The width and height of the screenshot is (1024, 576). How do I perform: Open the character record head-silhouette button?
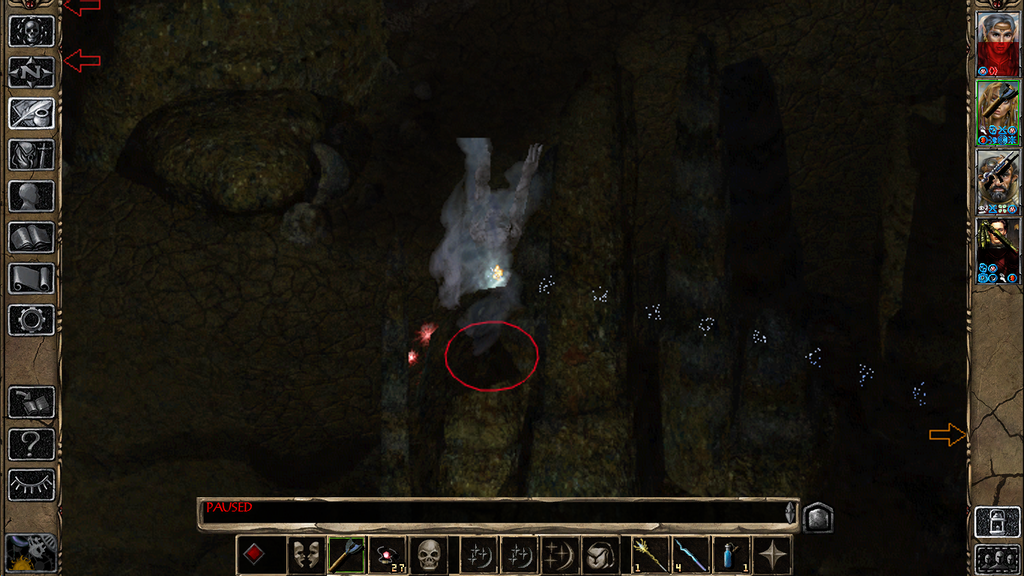(31, 195)
